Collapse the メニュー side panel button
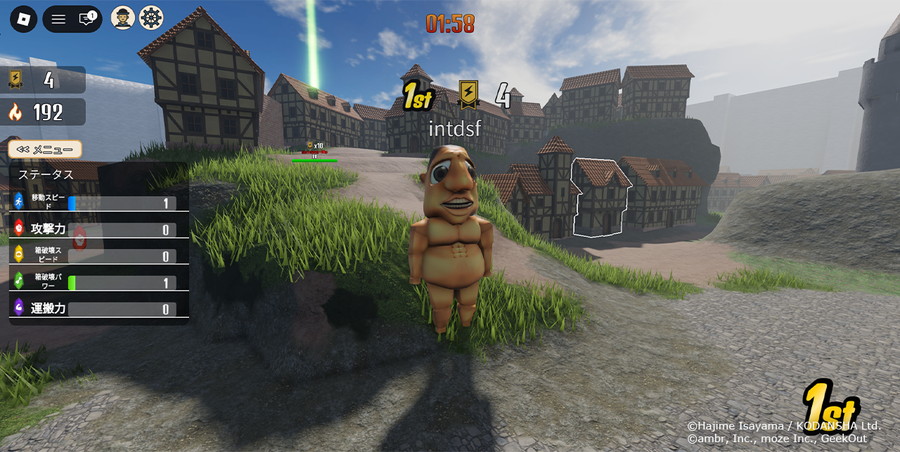Viewport: 900px width, 452px height. click(45, 149)
